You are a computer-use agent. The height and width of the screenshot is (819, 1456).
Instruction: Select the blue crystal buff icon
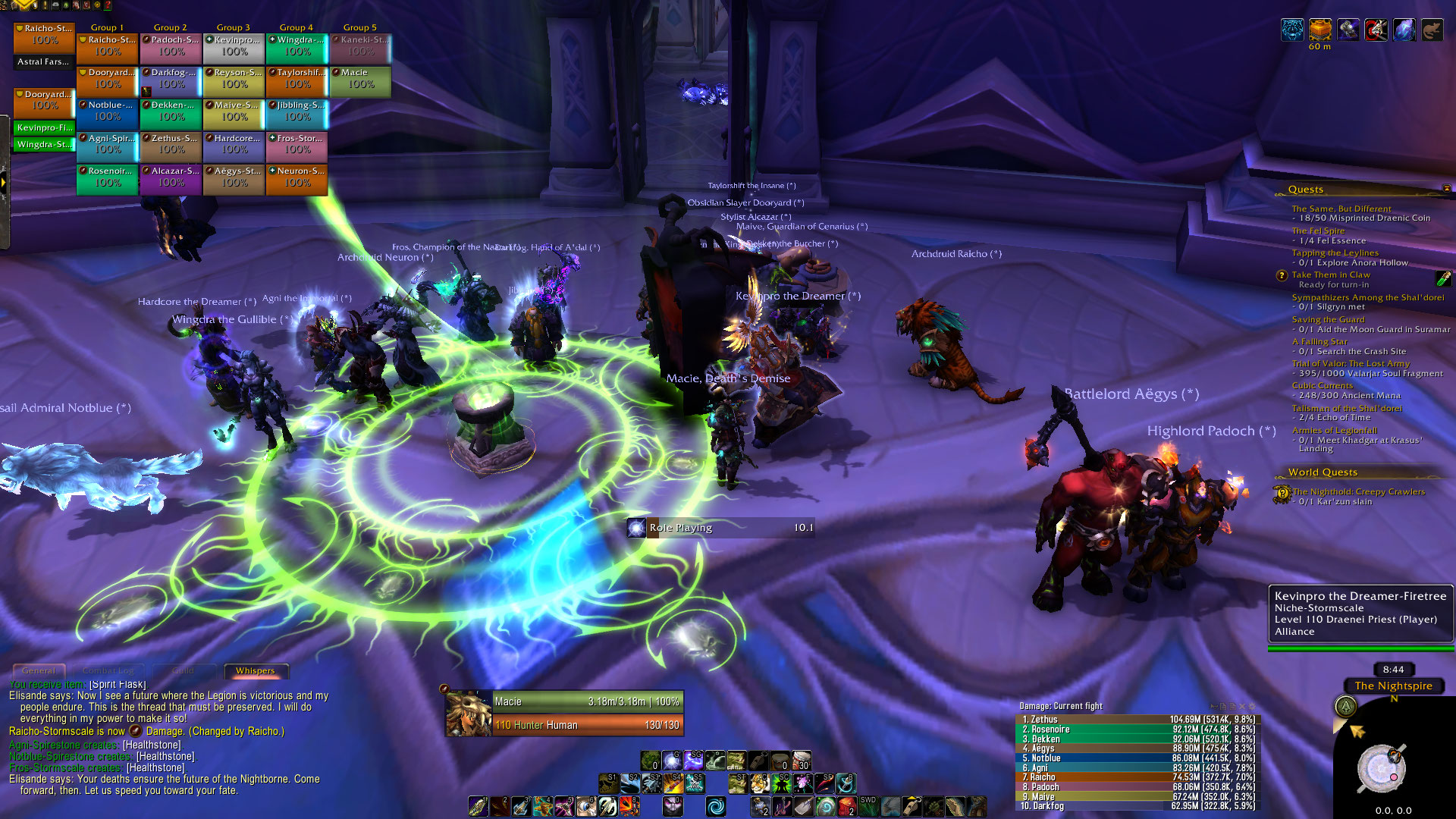[x=1404, y=30]
